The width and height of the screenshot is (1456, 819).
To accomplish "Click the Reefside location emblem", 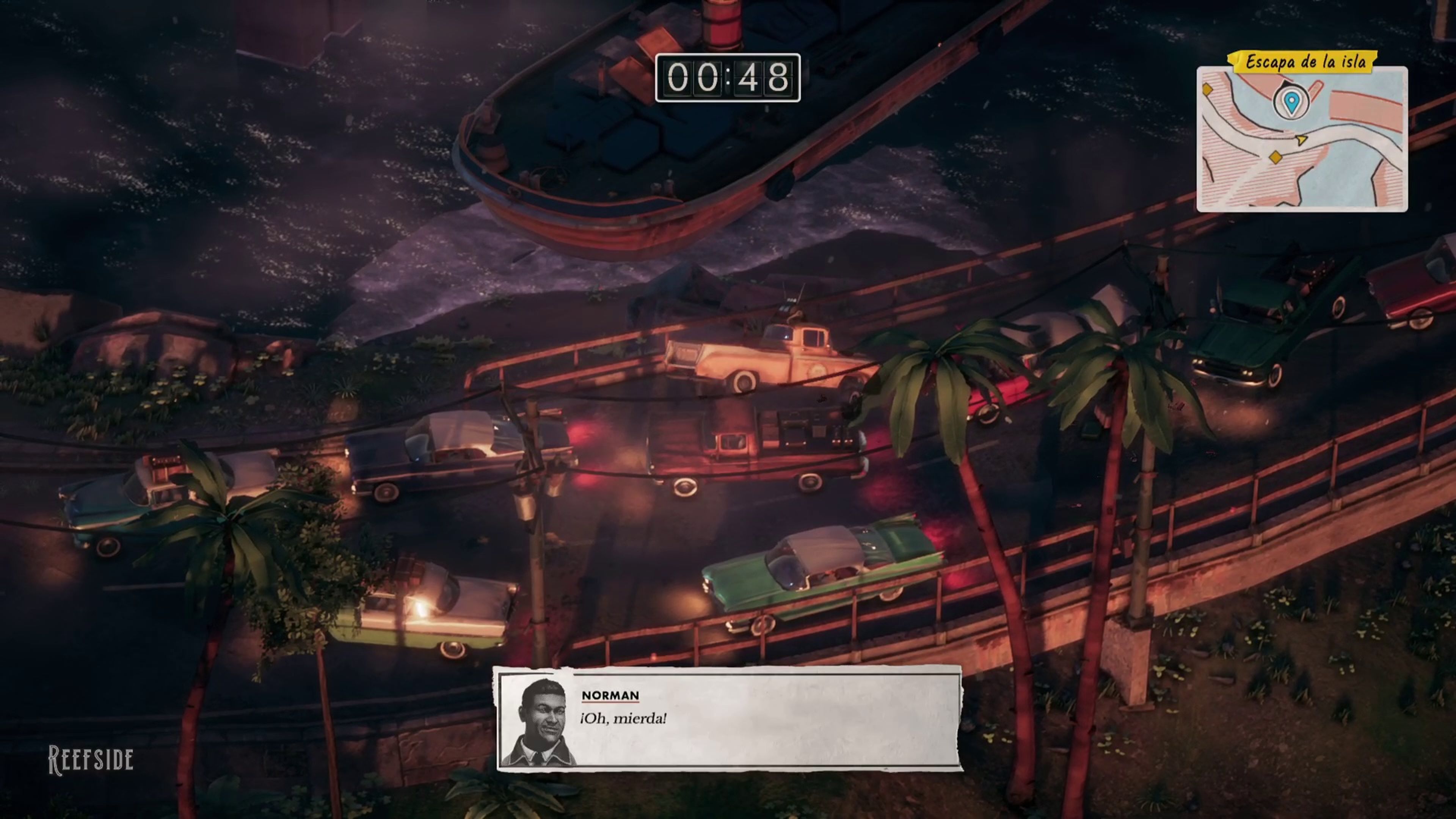I will coord(91,759).
